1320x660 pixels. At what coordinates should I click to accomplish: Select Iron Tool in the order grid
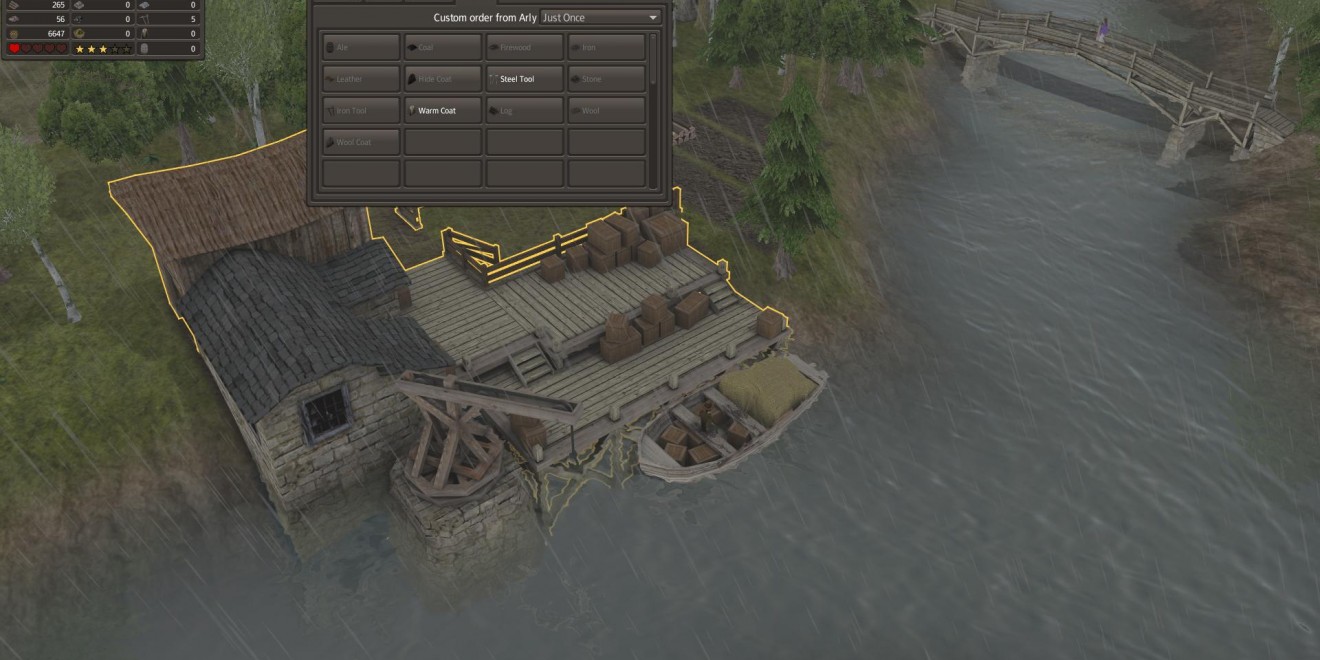[x=361, y=110]
